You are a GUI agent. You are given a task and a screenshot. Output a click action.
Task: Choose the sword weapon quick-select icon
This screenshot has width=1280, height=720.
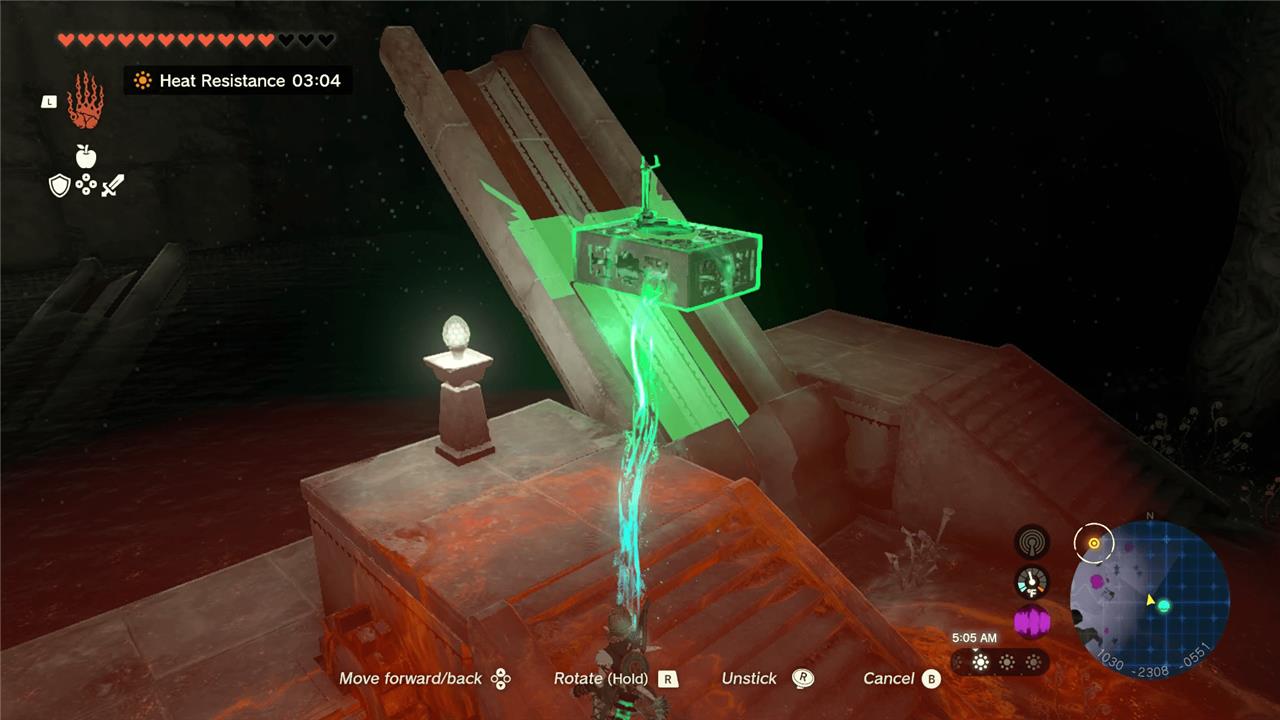[x=112, y=185]
